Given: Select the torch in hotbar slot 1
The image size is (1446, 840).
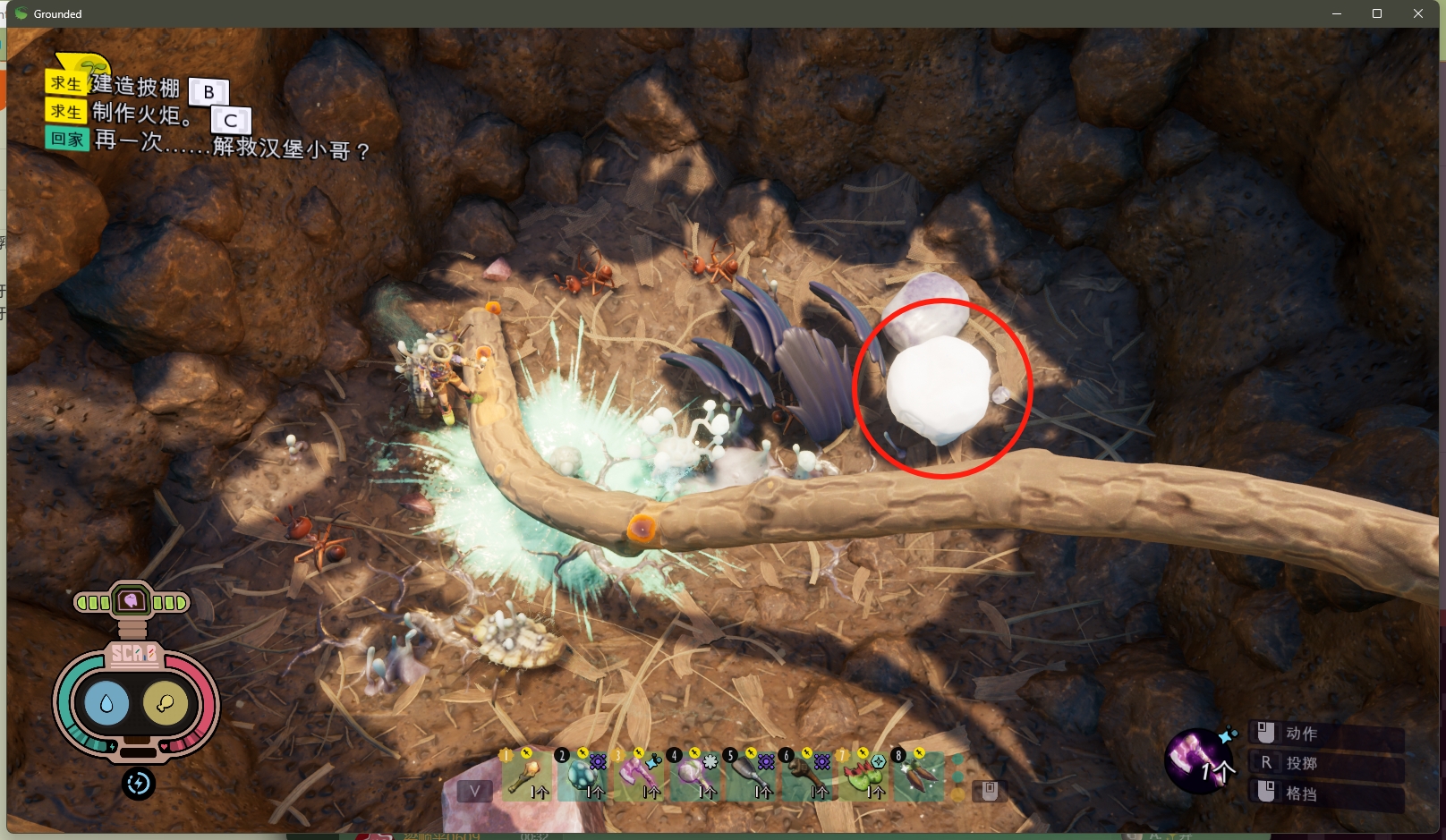Looking at the screenshot, I should point(525,775).
